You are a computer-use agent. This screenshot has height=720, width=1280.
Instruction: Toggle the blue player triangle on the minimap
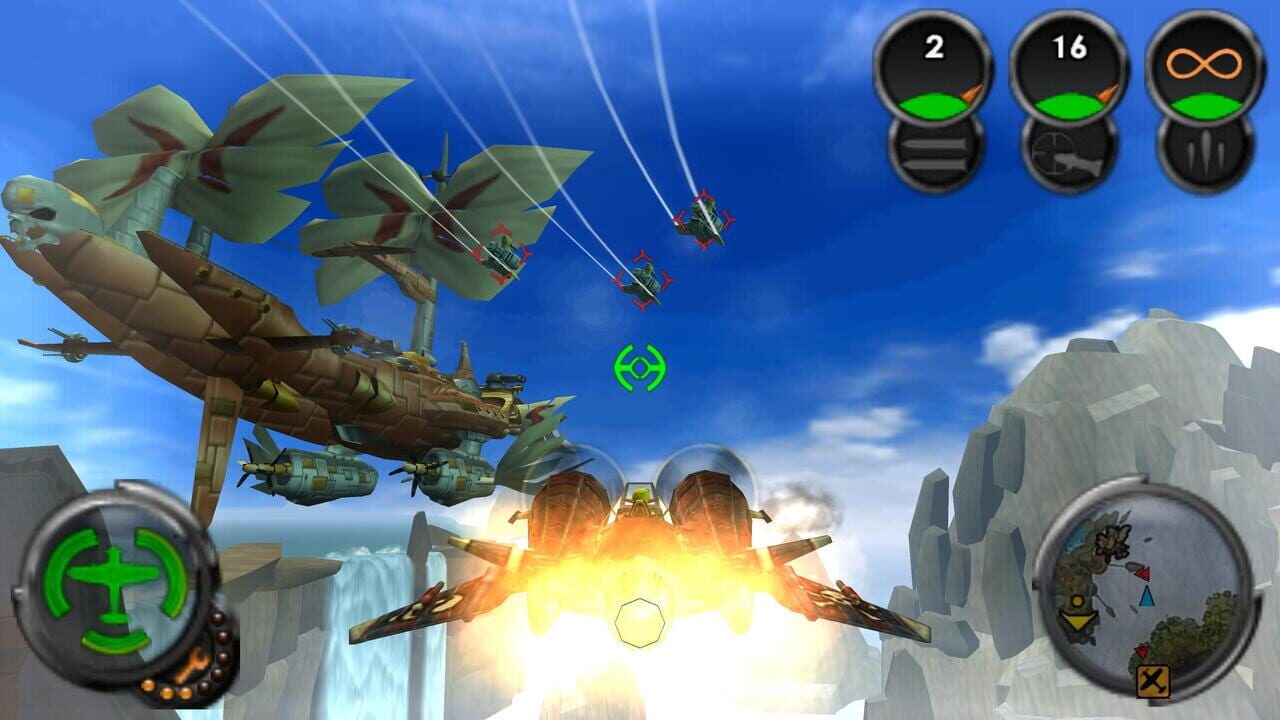(x=1147, y=597)
